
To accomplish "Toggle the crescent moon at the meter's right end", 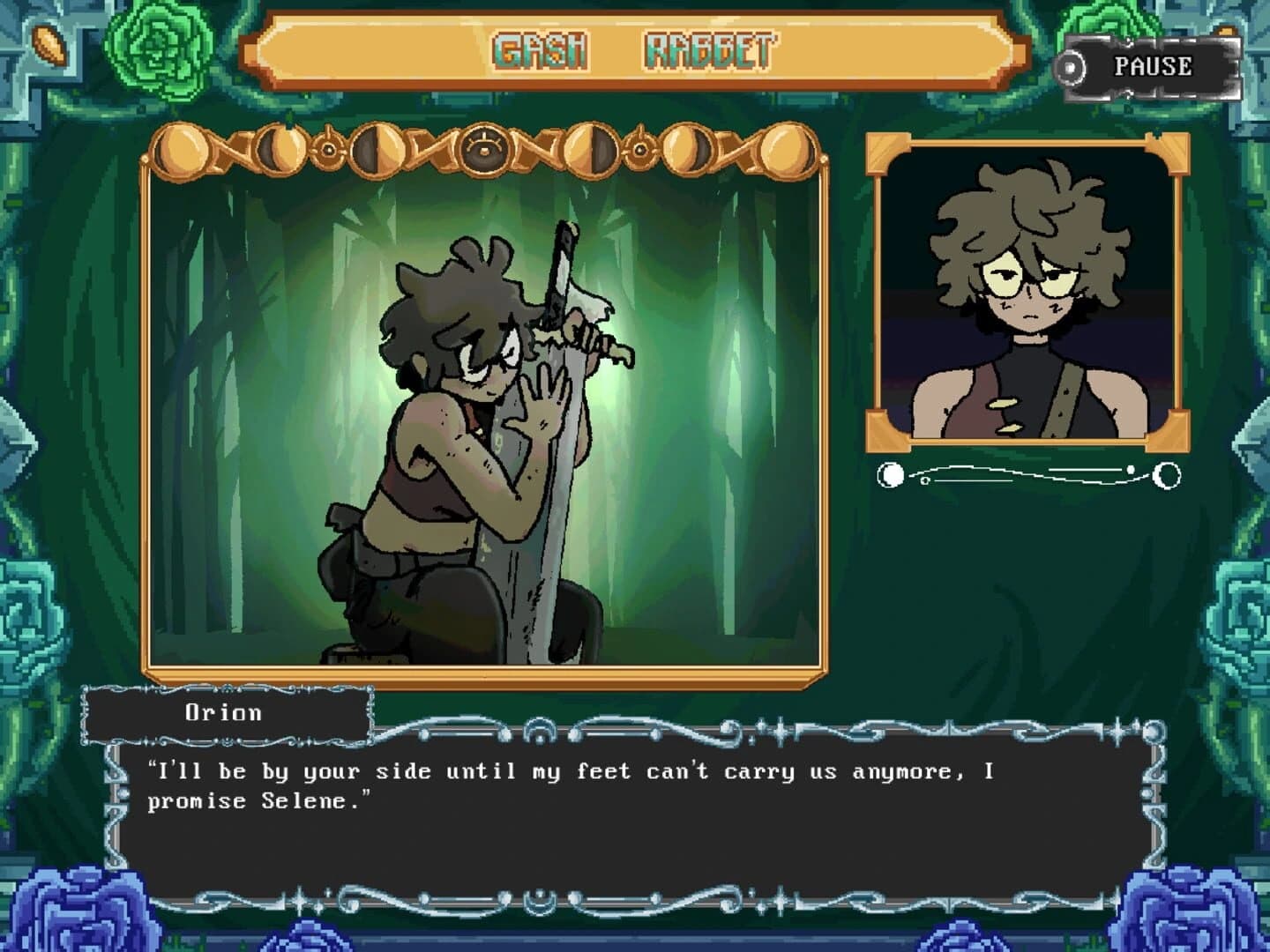I will [x=1166, y=476].
